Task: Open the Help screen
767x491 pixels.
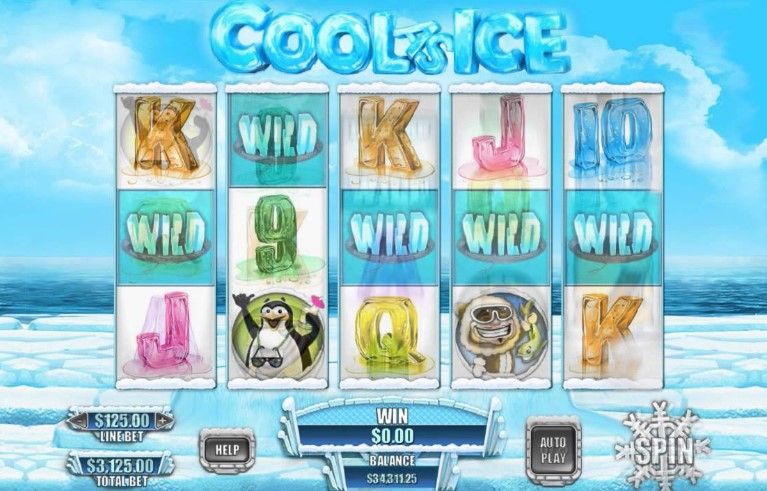Action: pos(227,449)
